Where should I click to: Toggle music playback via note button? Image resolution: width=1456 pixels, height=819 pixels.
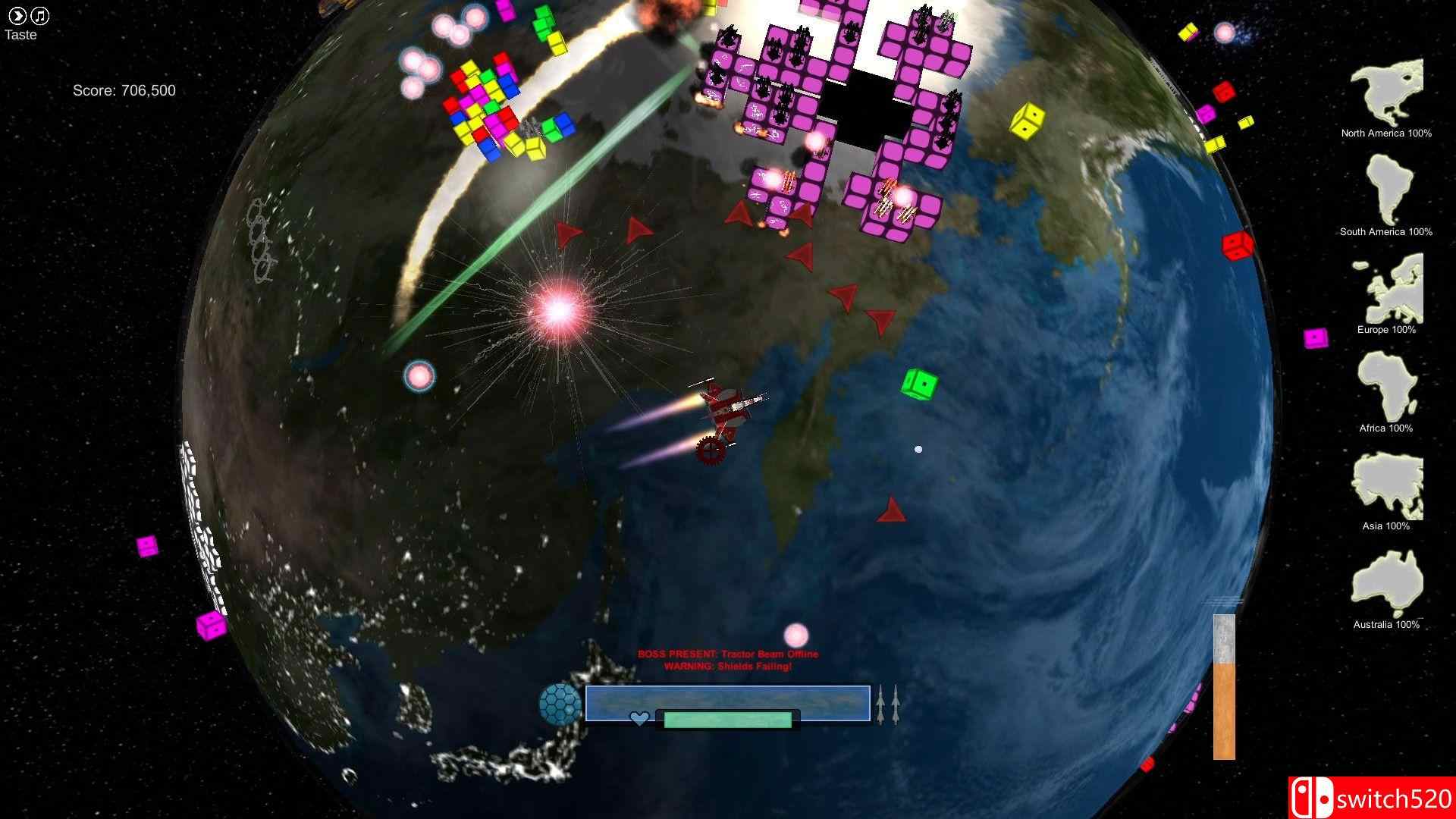[x=39, y=14]
